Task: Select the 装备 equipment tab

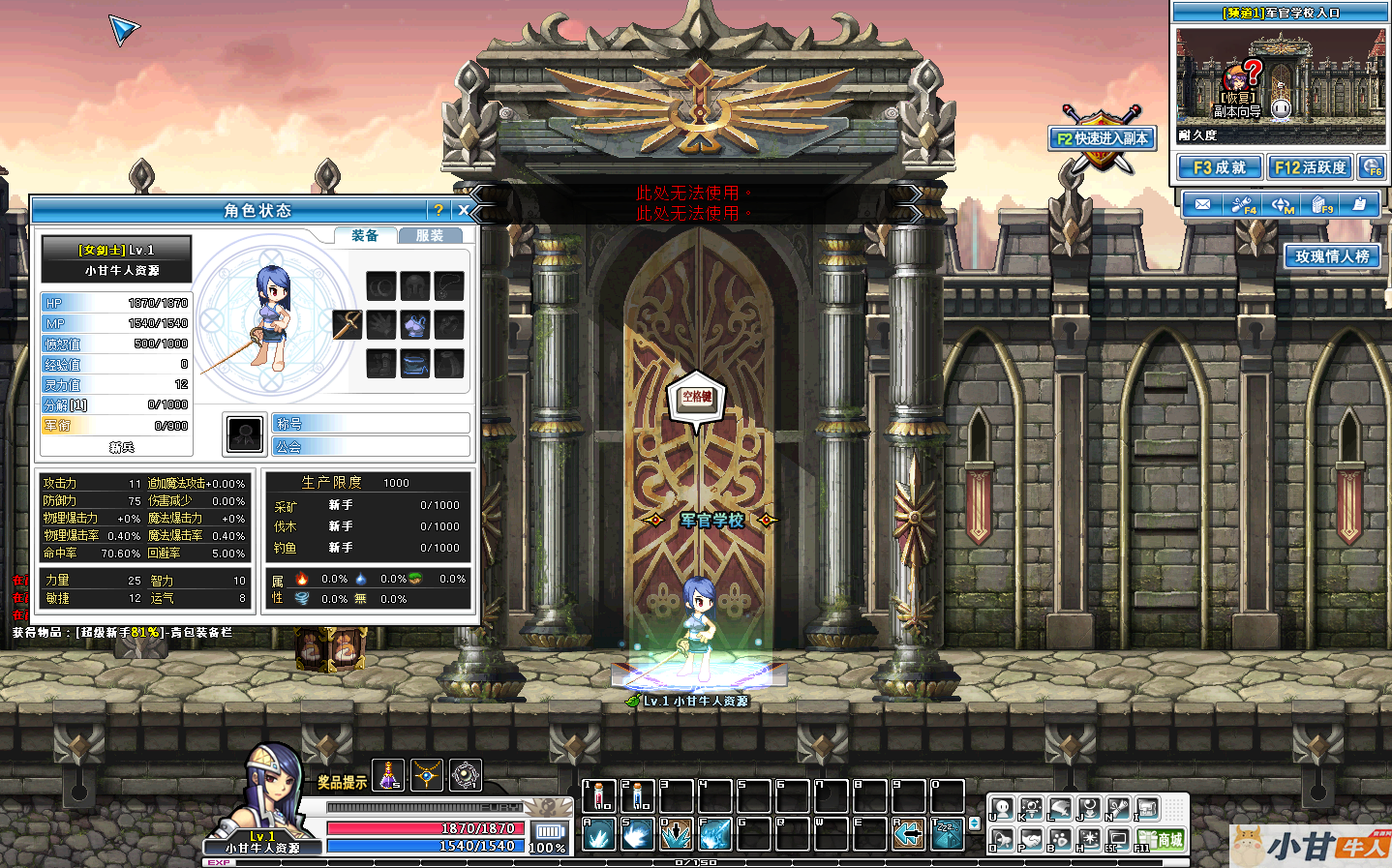Action: click(365, 235)
